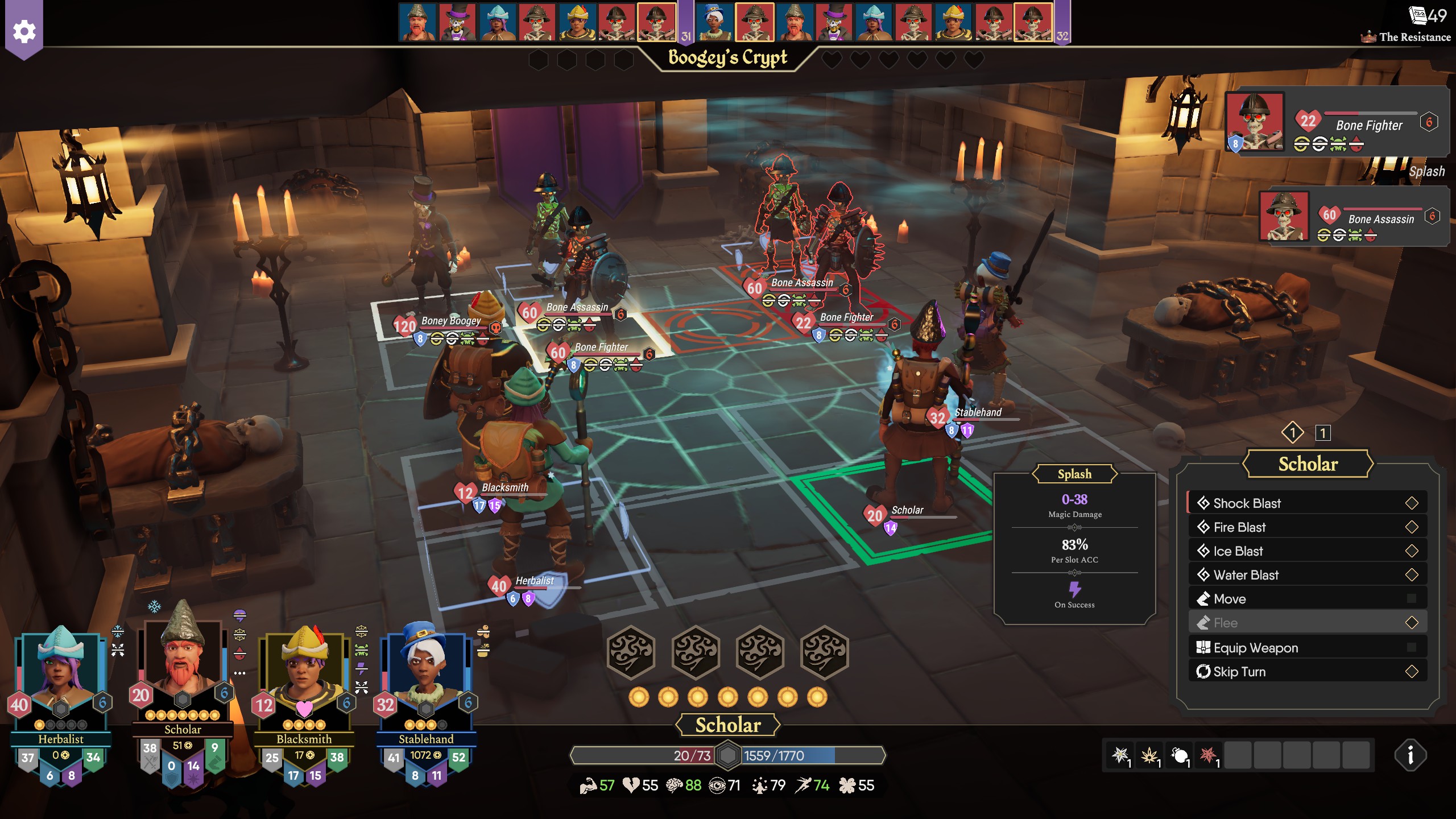Click the Boney Boogey enemy nameplate
1456x819 pixels.
pyautogui.click(x=450, y=321)
